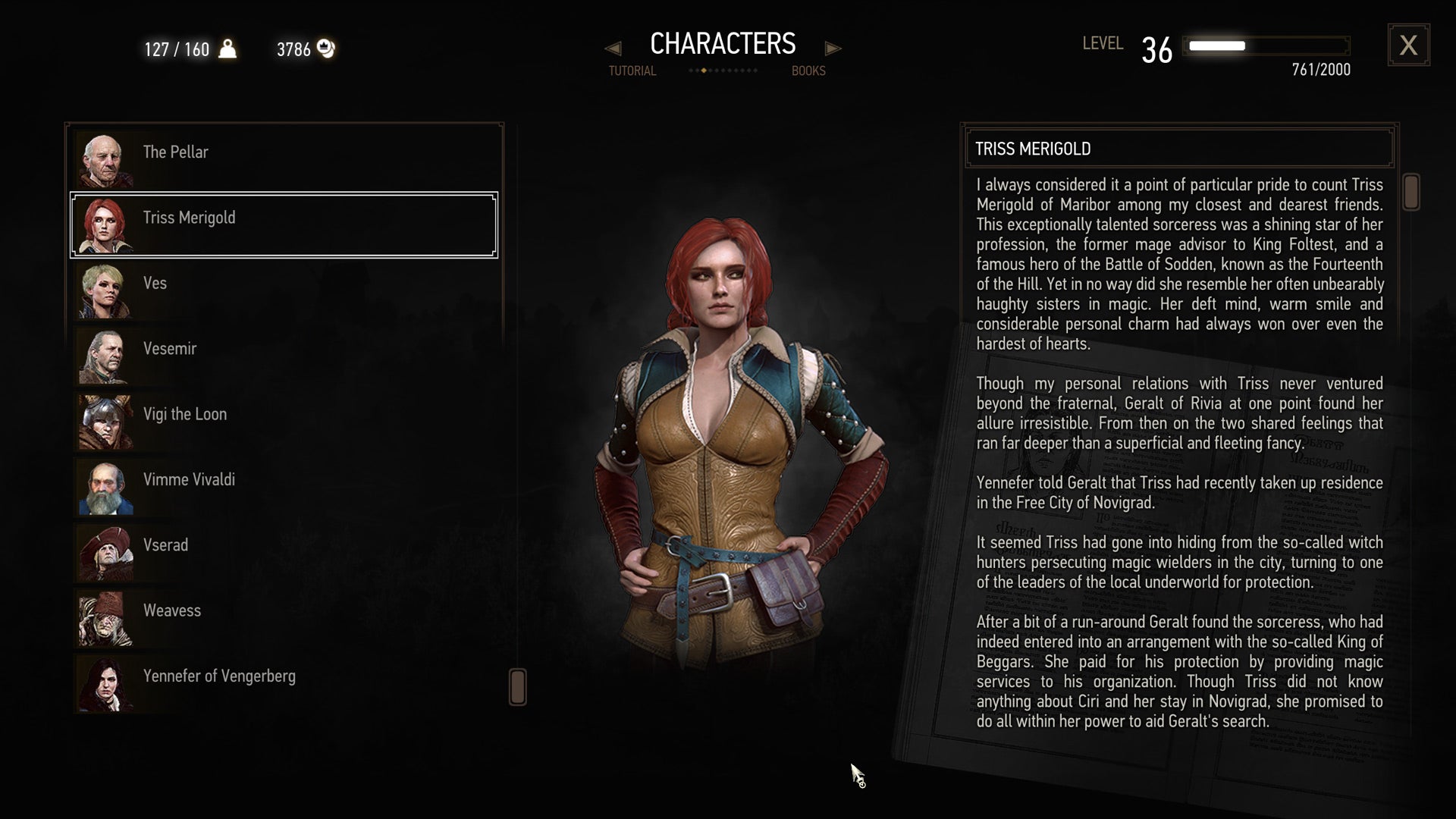Select Vimme Vivaldi's portrait
The width and height of the screenshot is (1456, 819).
106,486
